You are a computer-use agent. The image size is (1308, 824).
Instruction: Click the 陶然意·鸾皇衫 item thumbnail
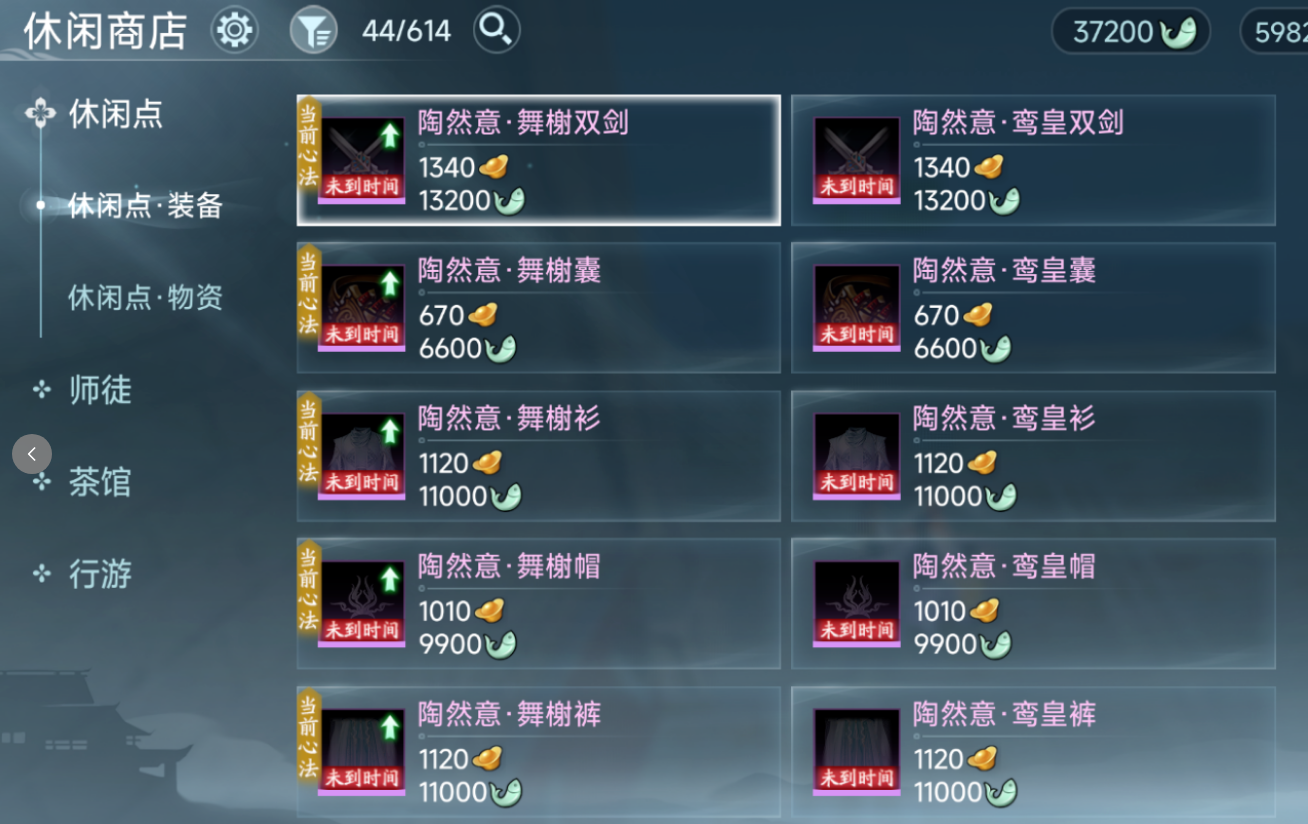pyautogui.click(x=856, y=456)
